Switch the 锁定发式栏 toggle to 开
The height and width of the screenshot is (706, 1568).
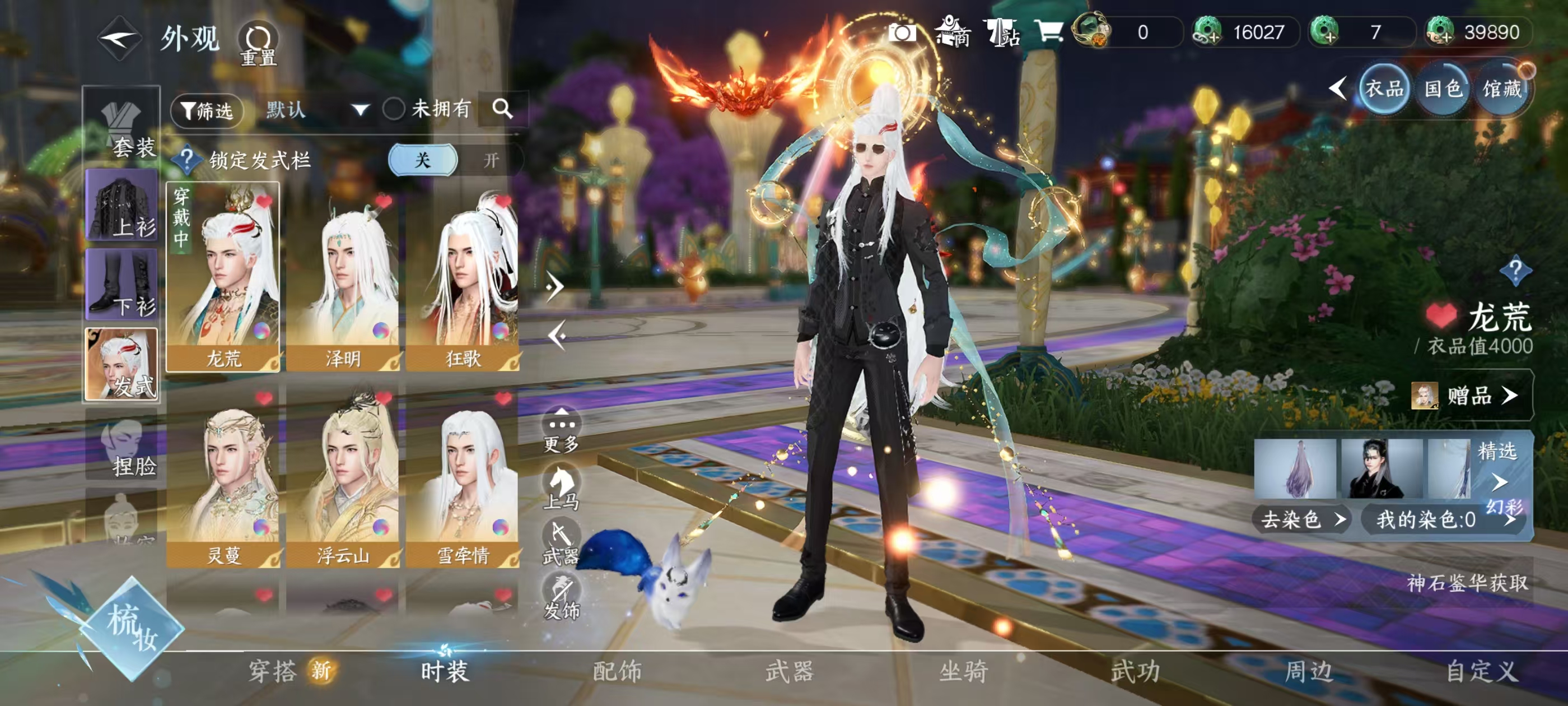point(491,160)
